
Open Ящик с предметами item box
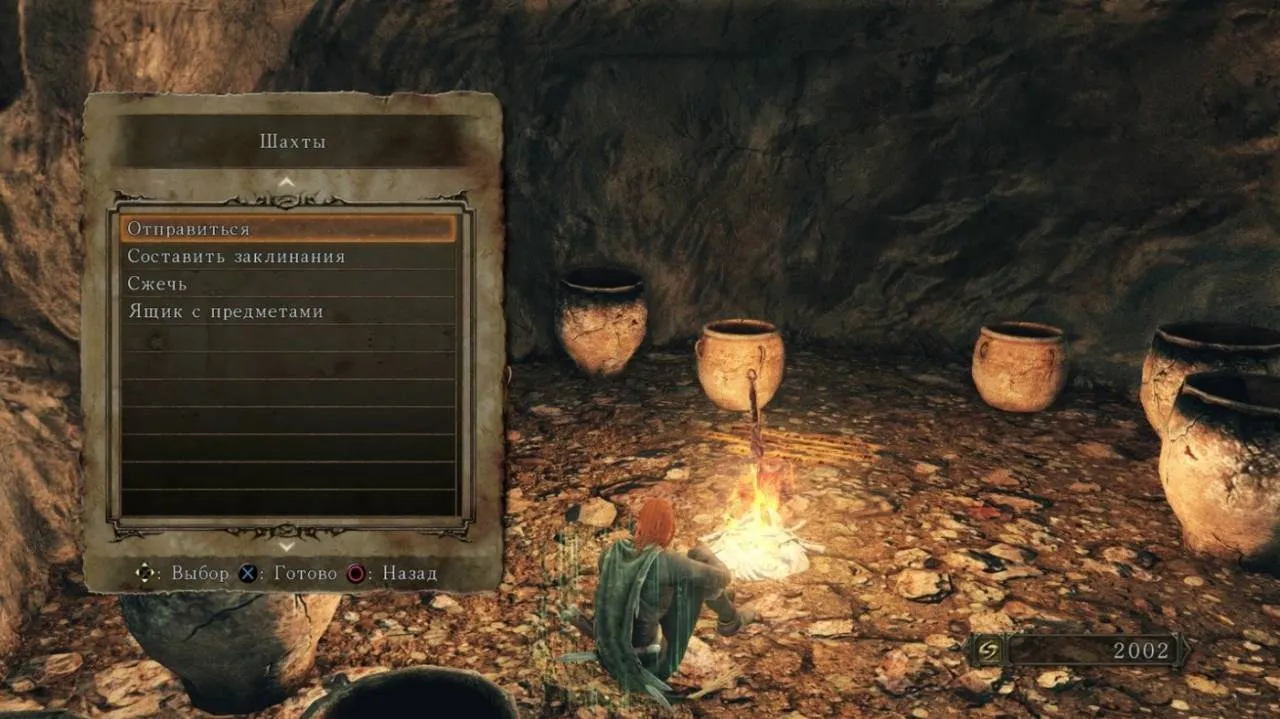(288, 312)
